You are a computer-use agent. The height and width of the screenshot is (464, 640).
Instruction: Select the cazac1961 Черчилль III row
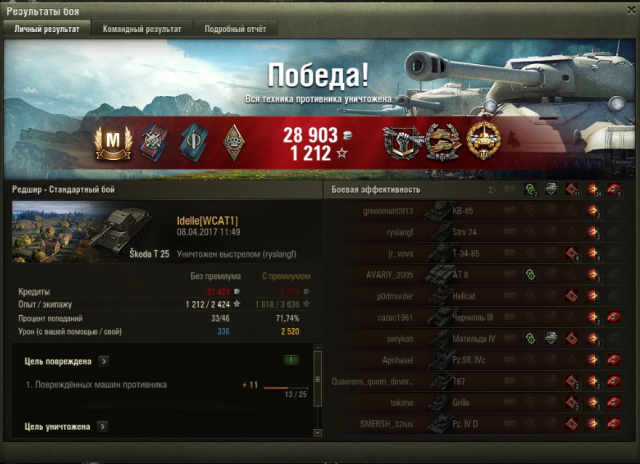click(x=478, y=317)
